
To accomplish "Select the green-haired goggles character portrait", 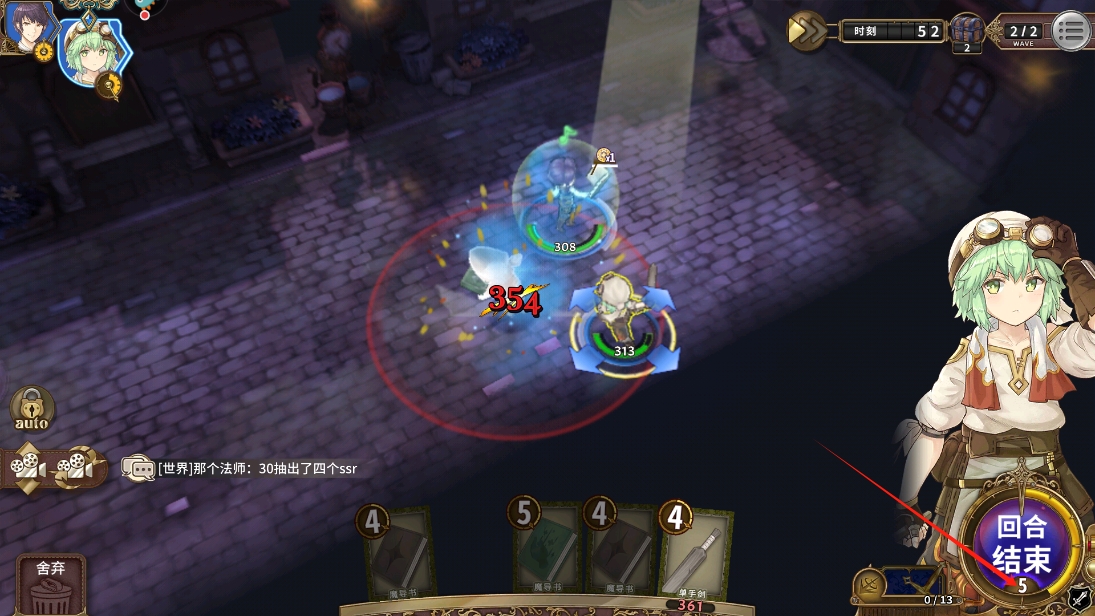I will 92,50.
